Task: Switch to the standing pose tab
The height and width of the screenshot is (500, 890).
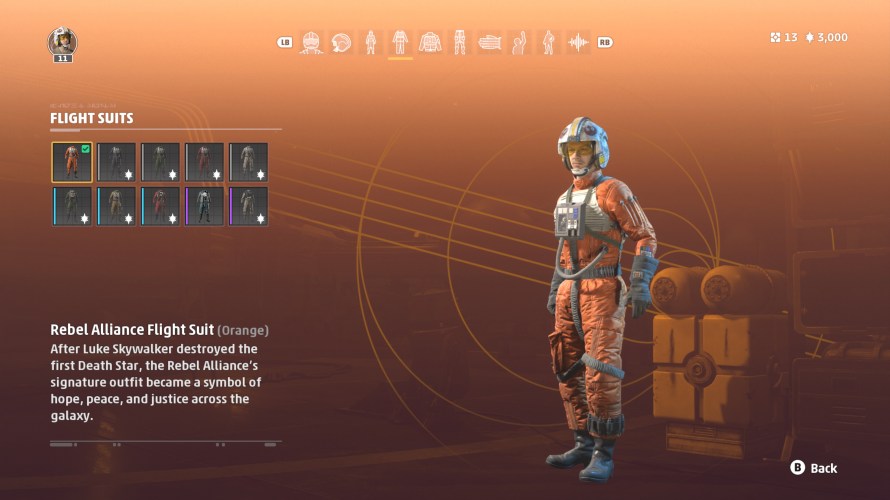Action: 548,42
